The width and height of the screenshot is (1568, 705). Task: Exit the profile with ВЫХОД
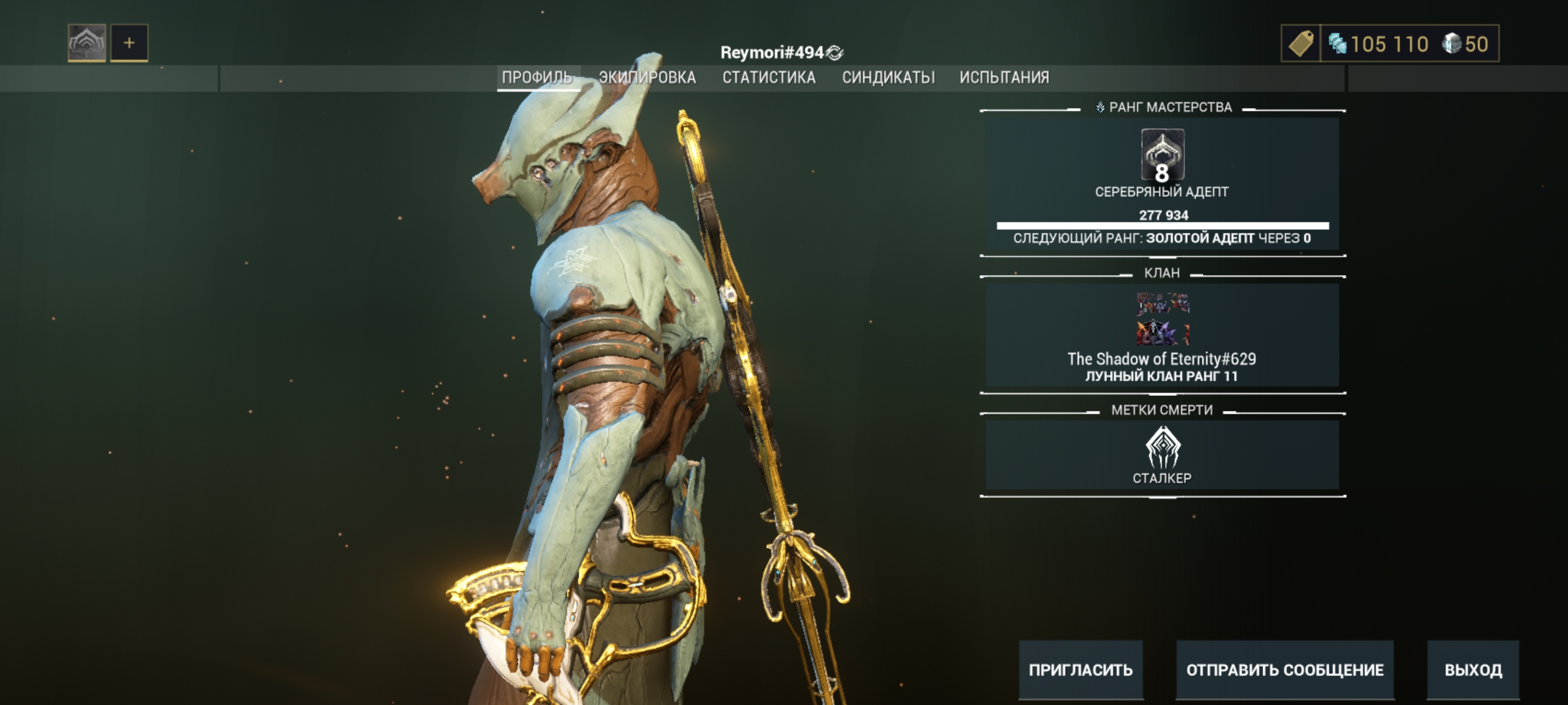coord(1473,670)
